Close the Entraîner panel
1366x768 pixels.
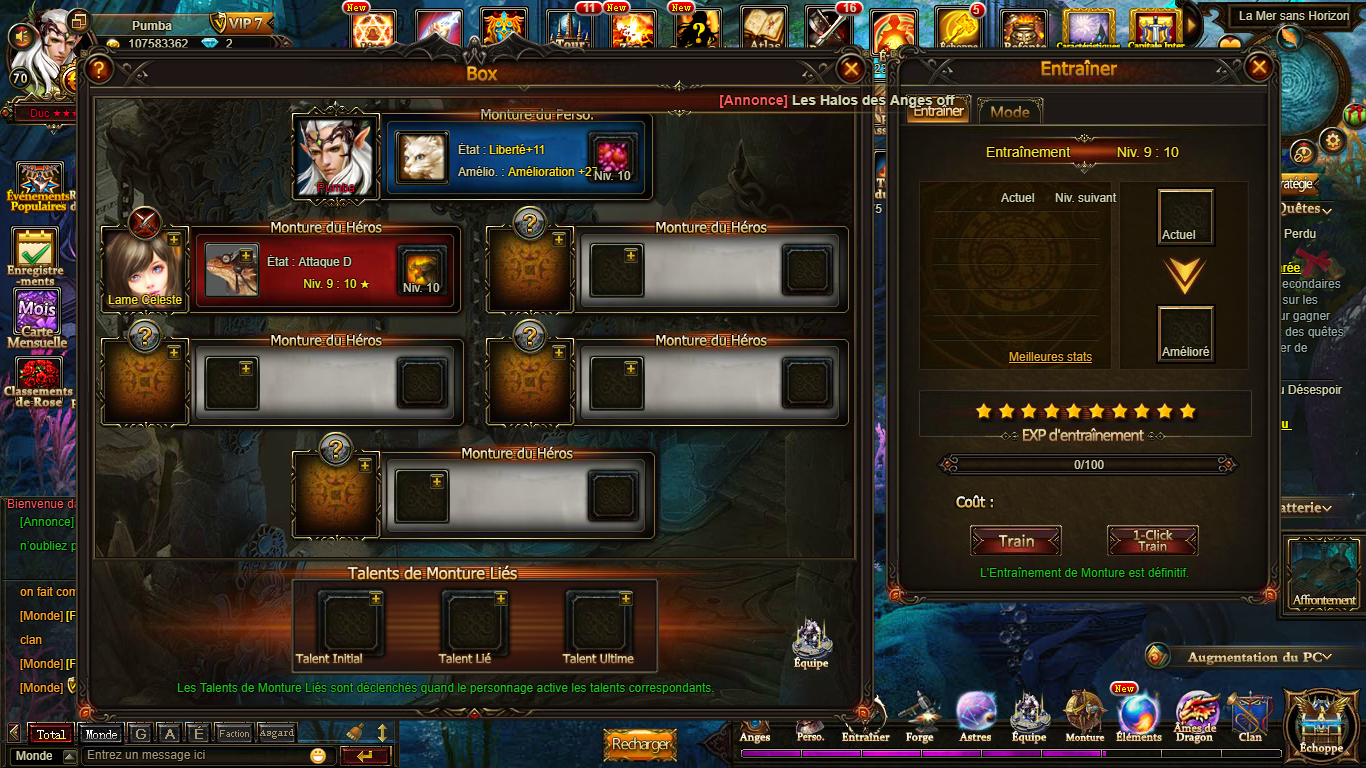(x=1259, y=68)
